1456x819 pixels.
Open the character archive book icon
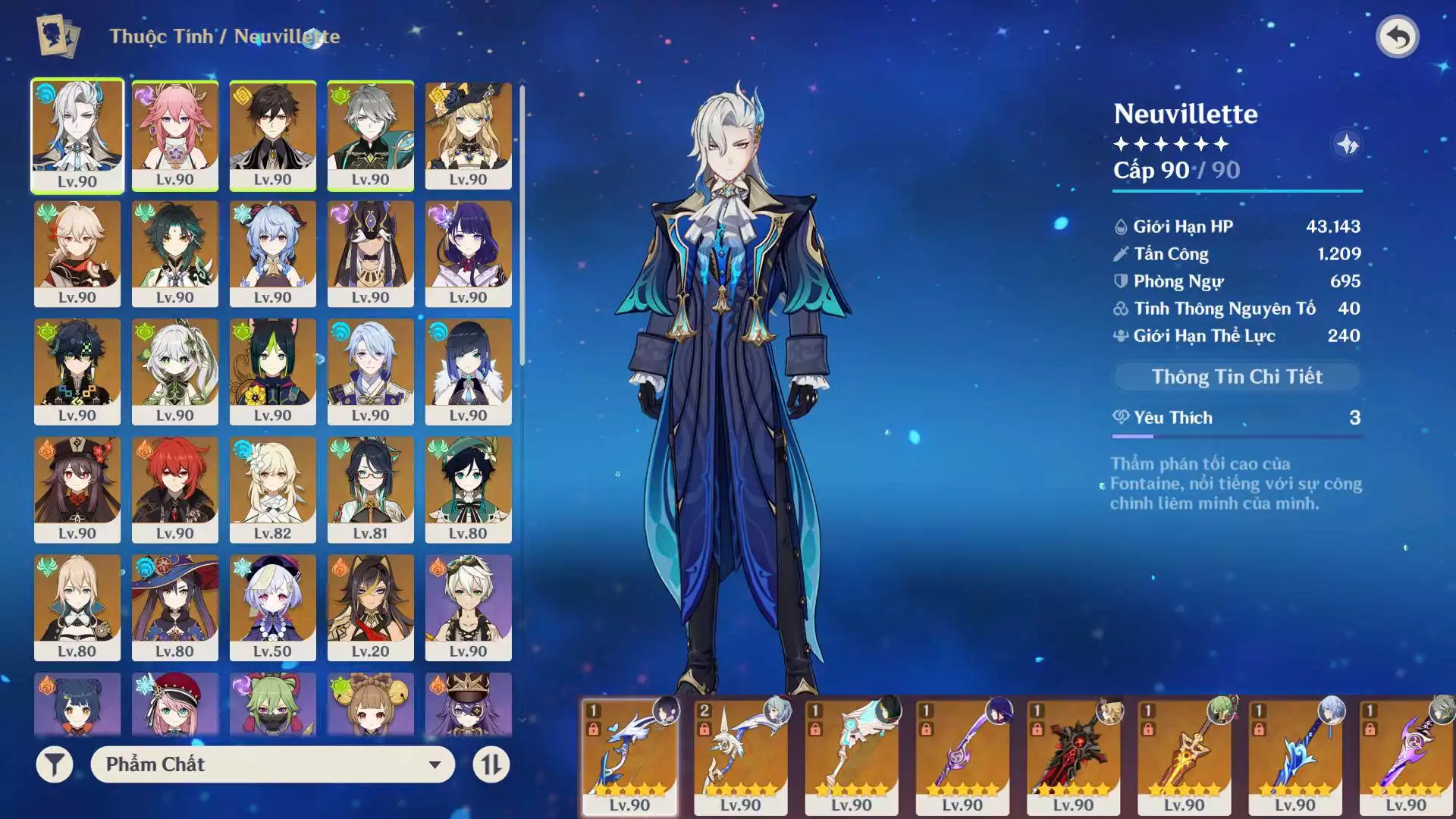click(x=58, y=36)
